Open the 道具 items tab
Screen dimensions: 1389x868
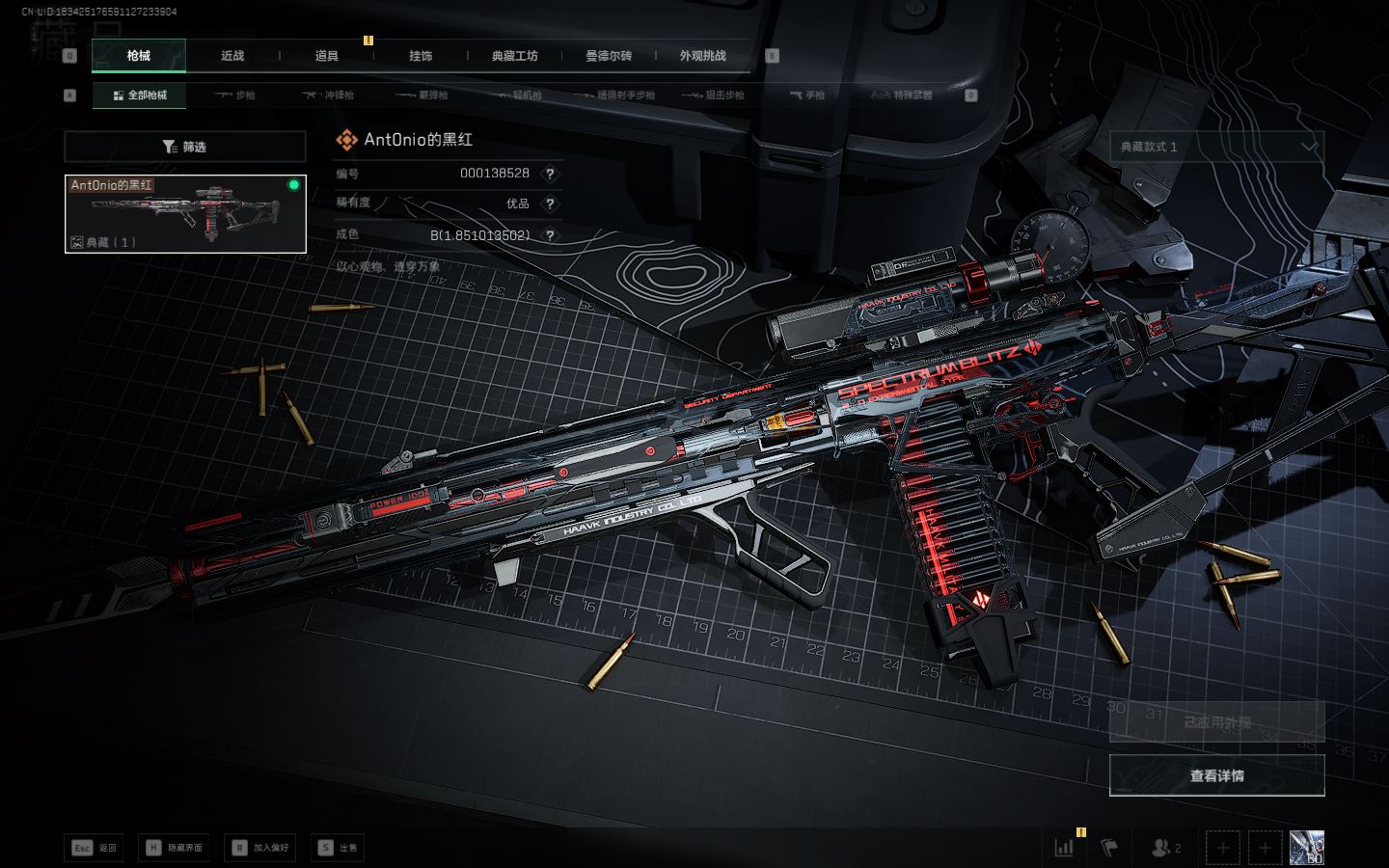point(327,56)
